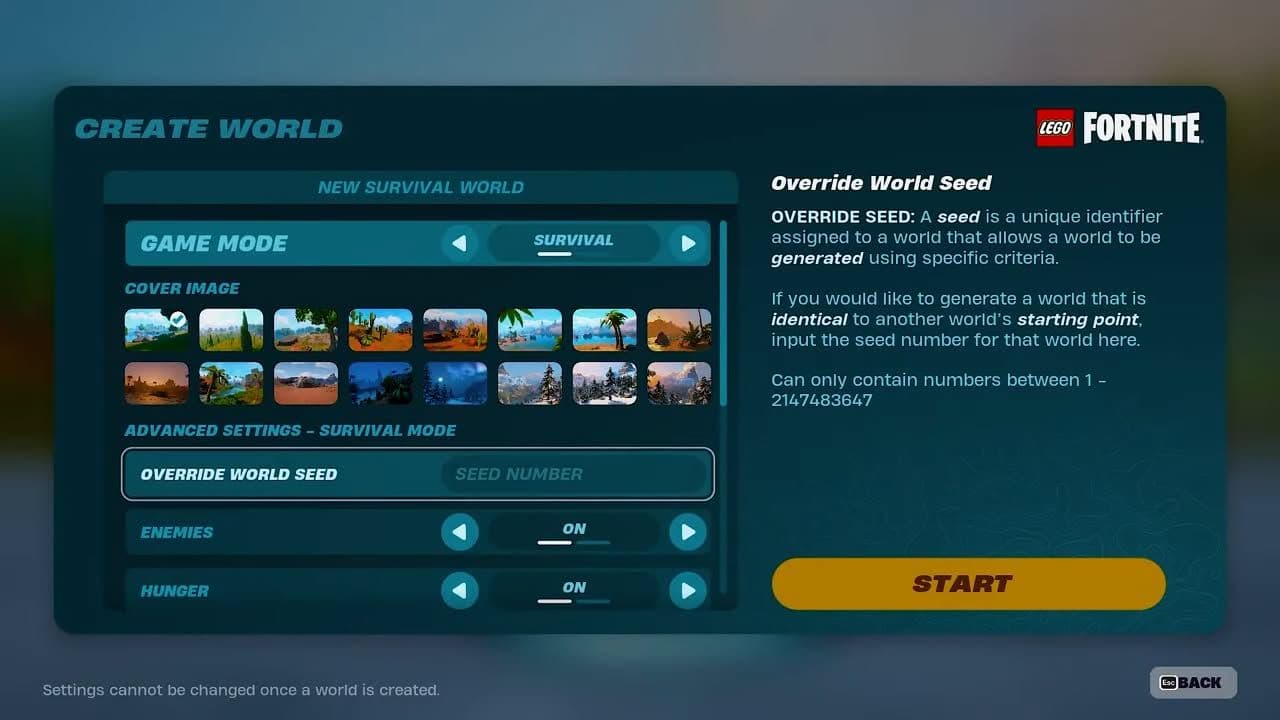Image resolution: width=1280 pixels, height=720 pixels.
Task: Go back using the Back button
Action: click(1193, 682)
